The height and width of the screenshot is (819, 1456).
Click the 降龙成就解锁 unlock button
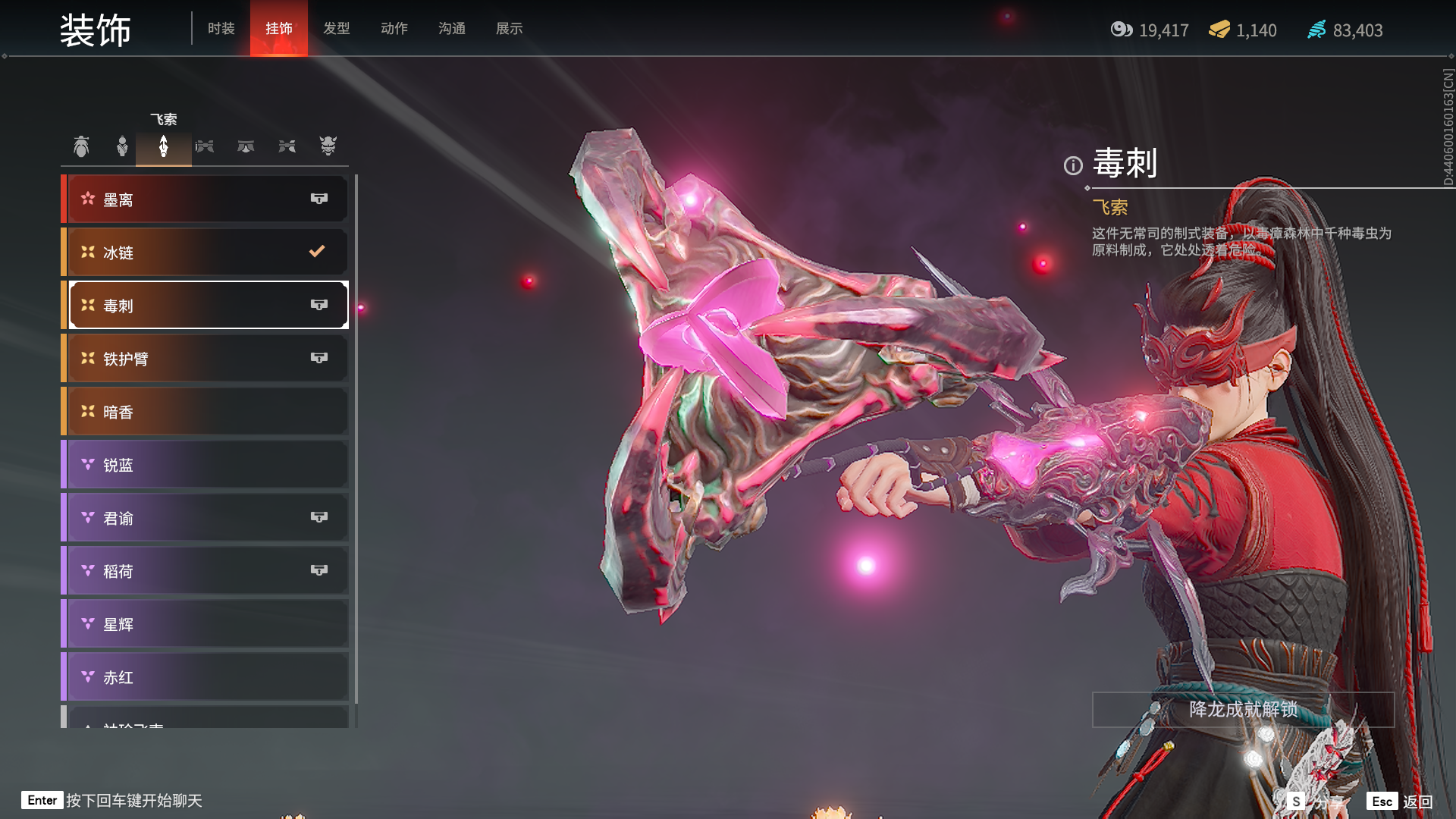tap(1242, 710)
